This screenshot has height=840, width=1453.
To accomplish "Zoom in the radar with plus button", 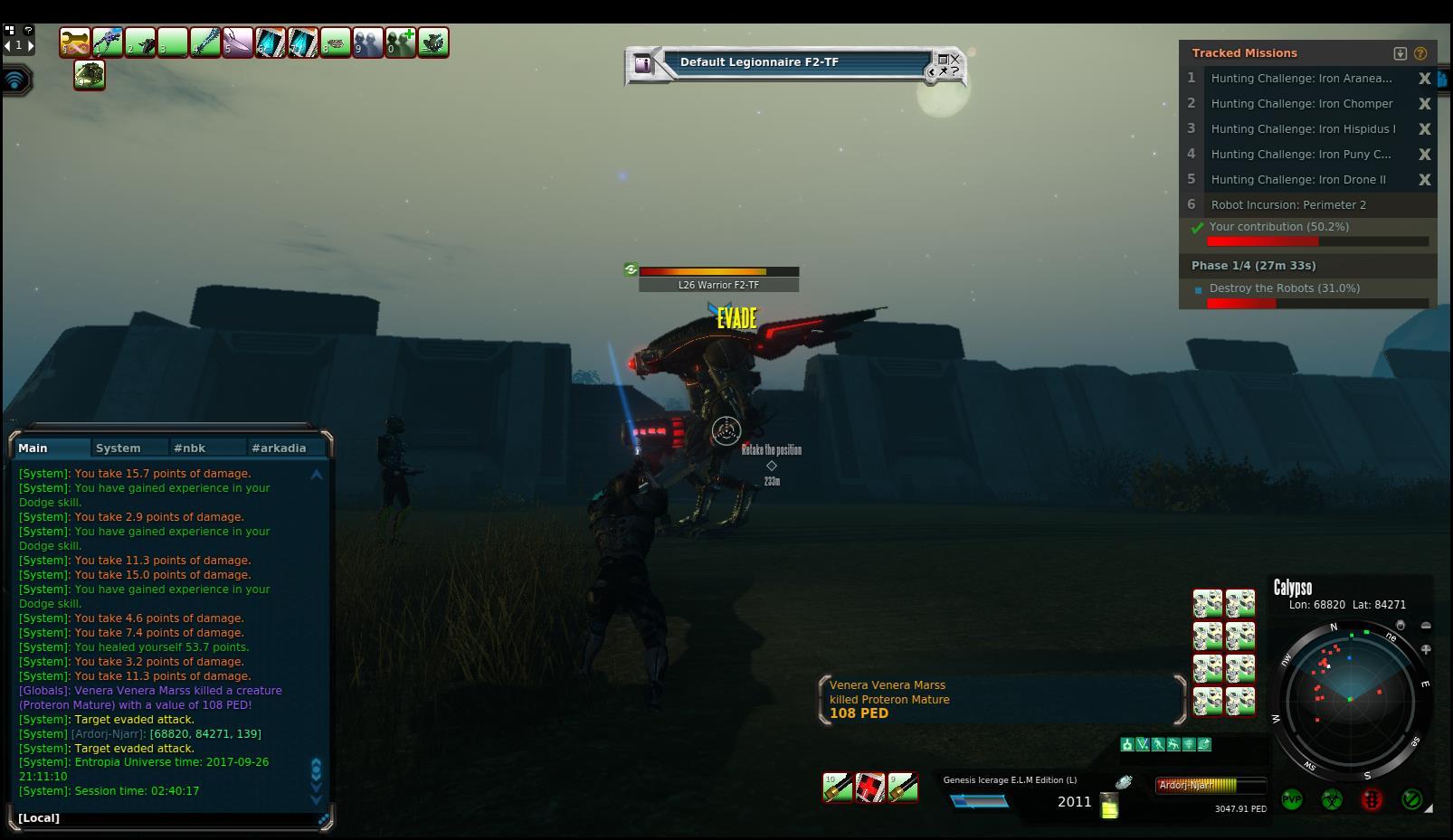I will tap(1426, 649).
